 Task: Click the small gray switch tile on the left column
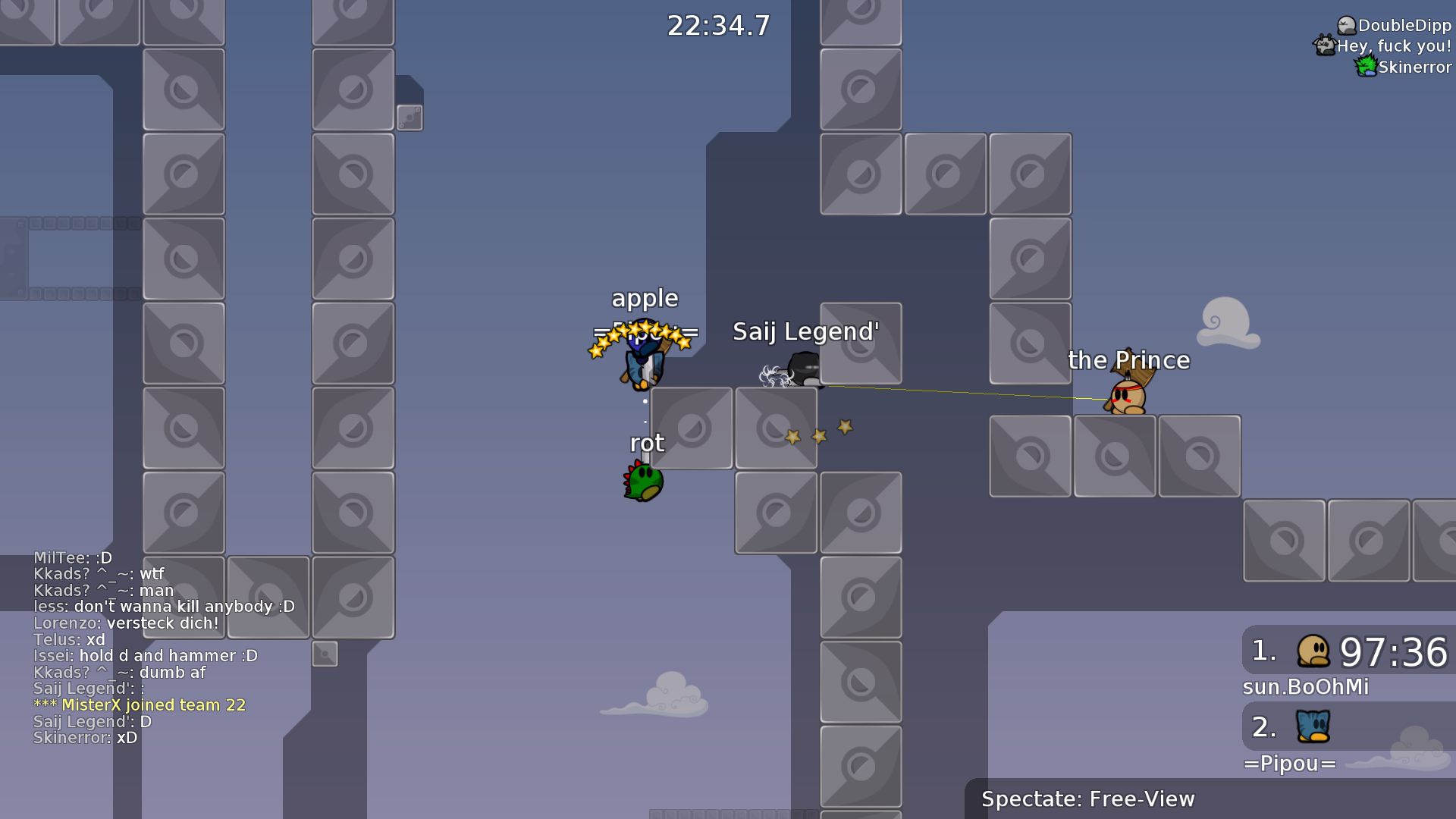(x=409, y=118)
